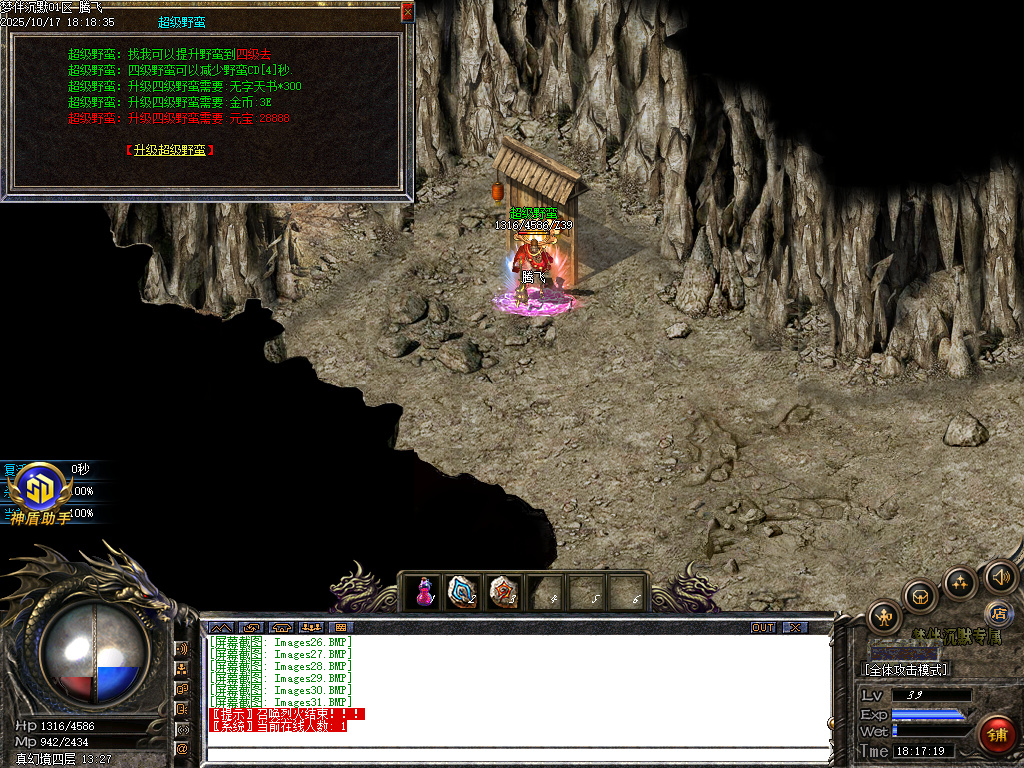
Task: Open the red 铺 store button
Action: coord(996,735)
